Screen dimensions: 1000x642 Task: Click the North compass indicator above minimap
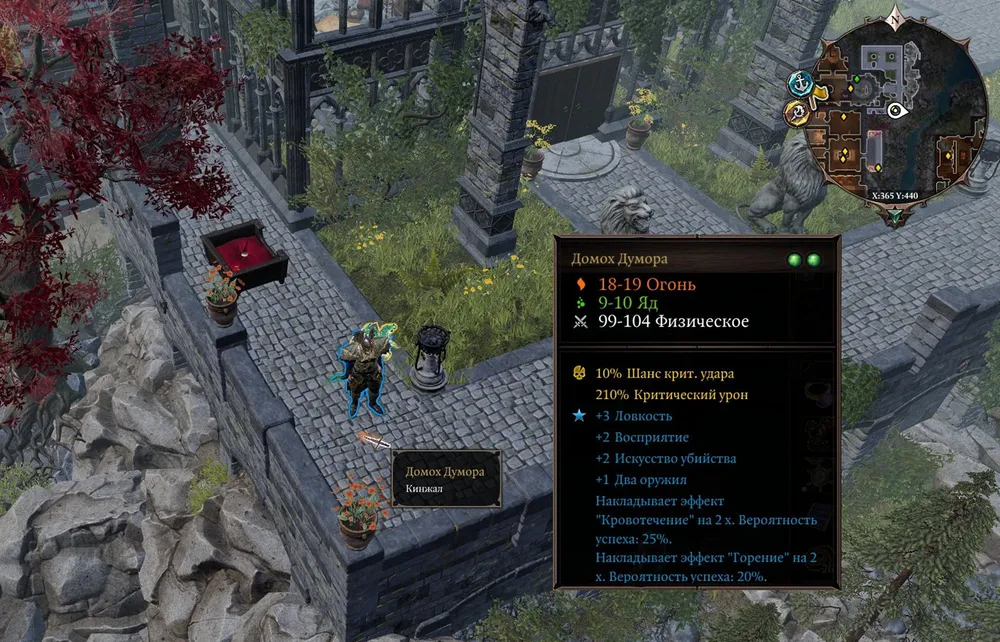click(x=896, y=18)
